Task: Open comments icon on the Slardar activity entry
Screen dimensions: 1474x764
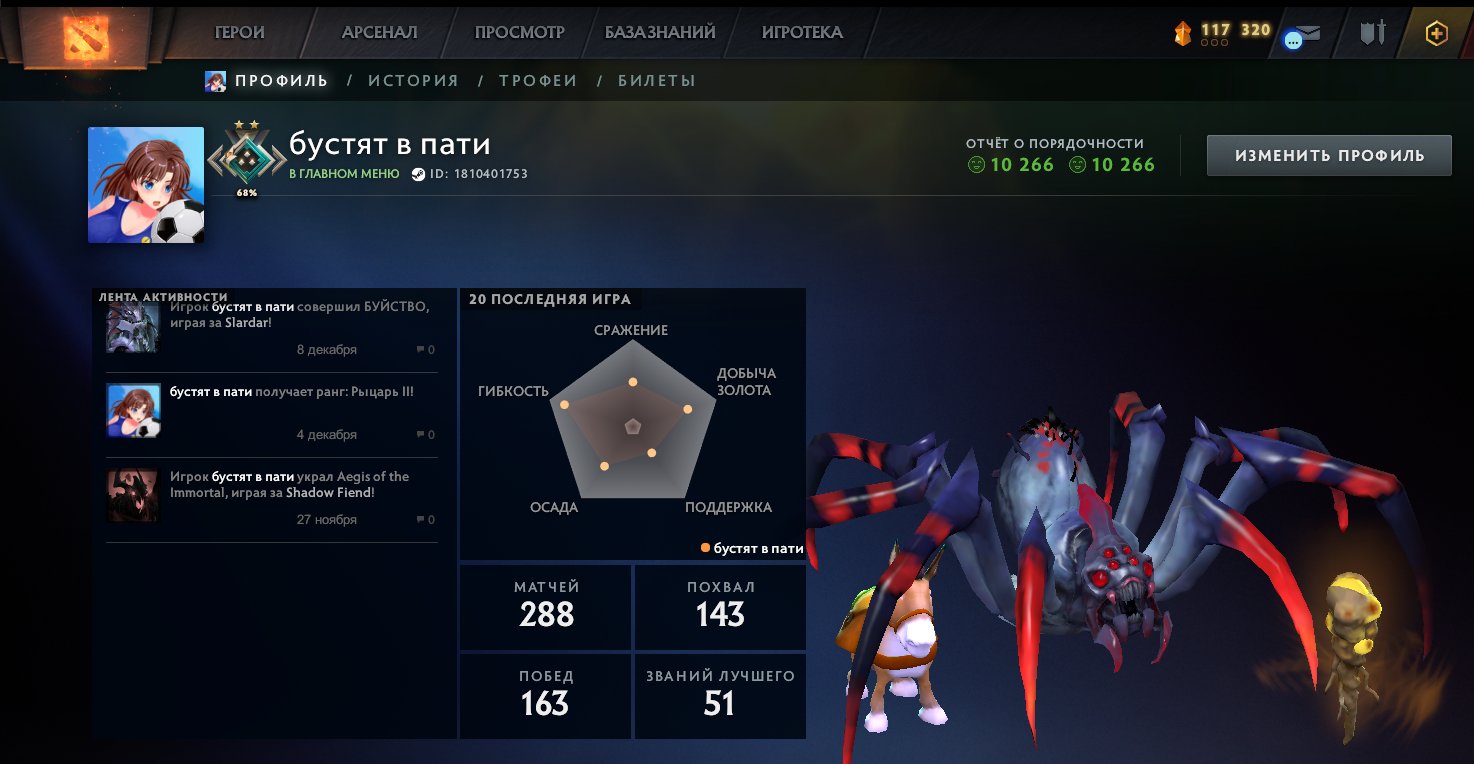Action: [421, 350]
